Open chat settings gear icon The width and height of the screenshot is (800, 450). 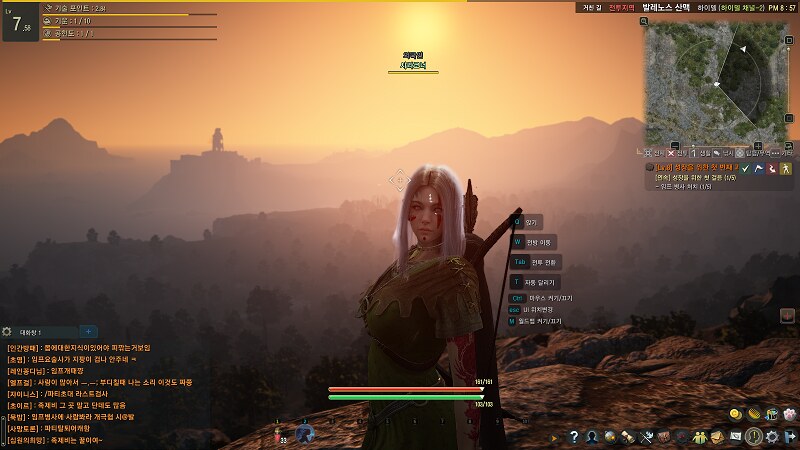(7, 331)
